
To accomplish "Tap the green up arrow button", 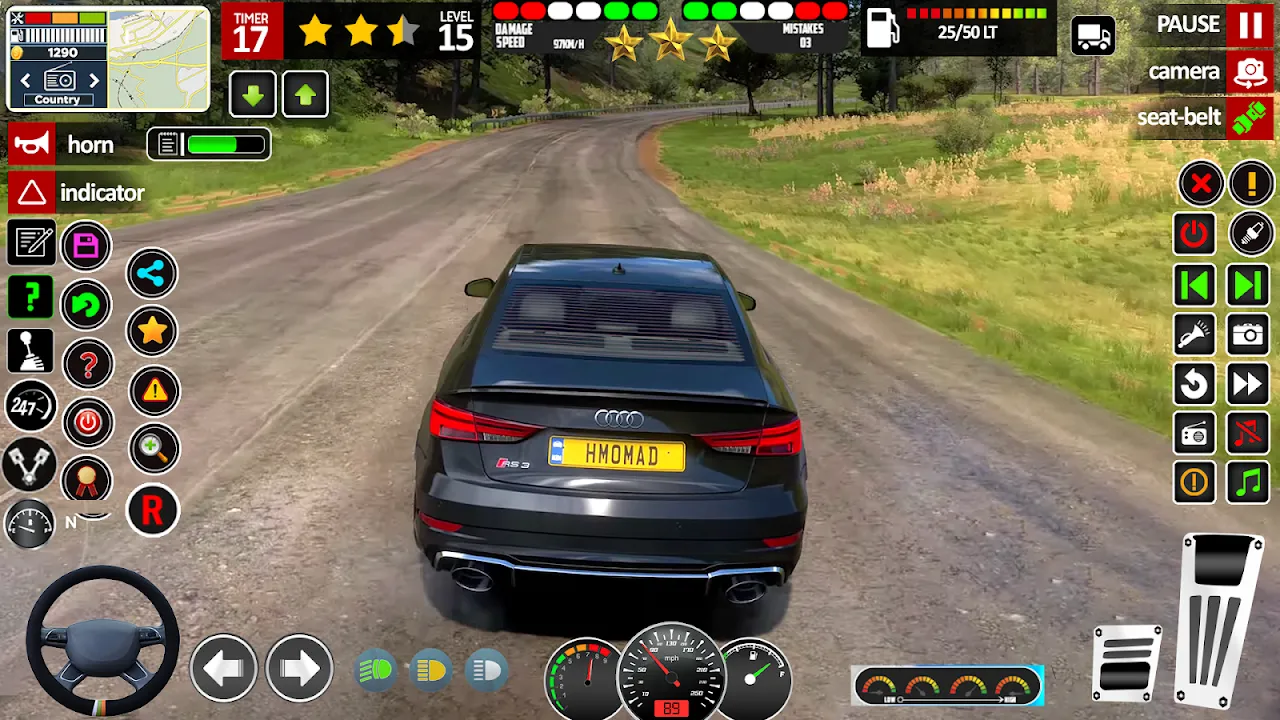I will click(305, 96).
